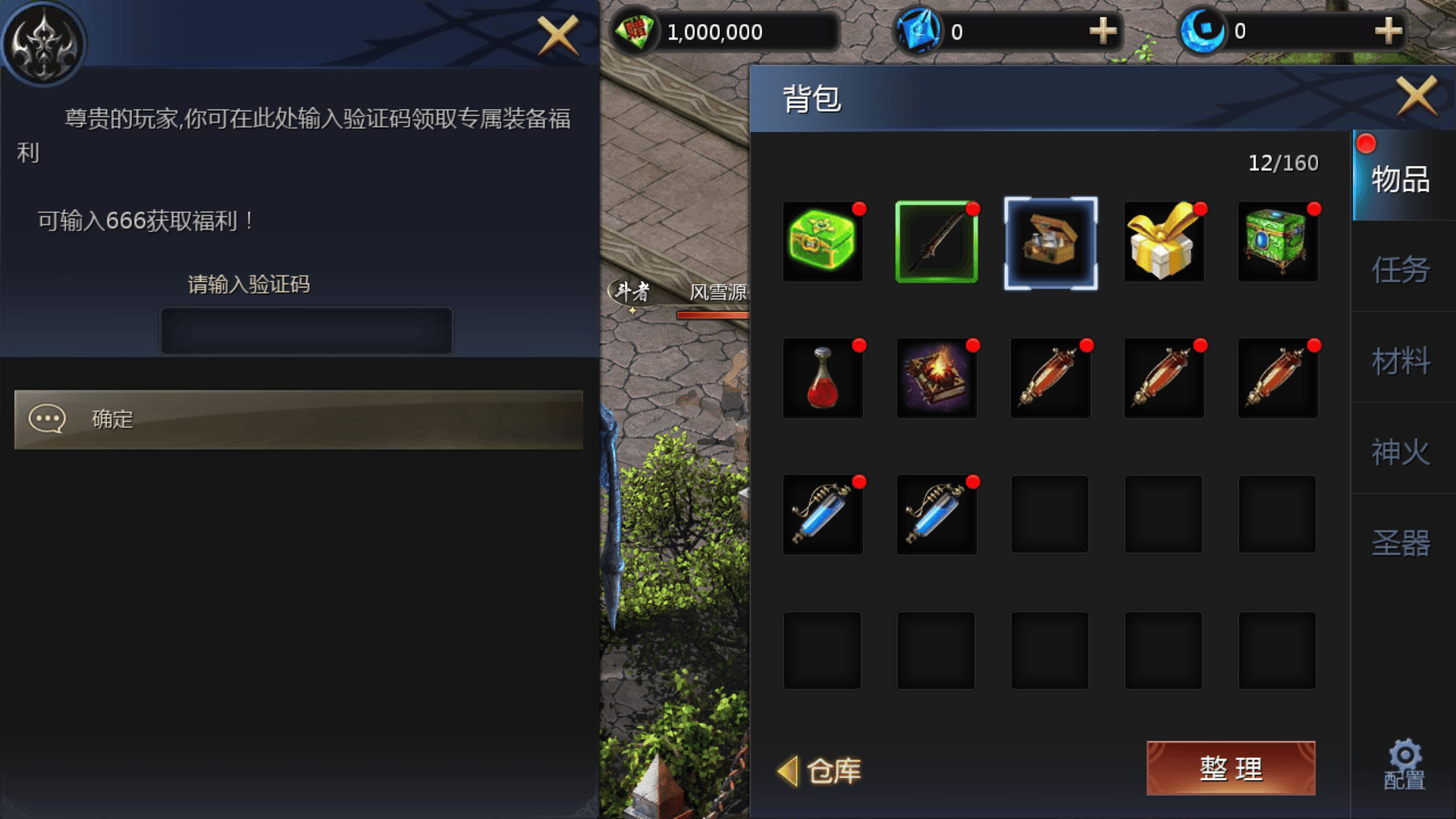Click the verification code input field
1456x819 pixels.
click(x=306, y=331)
